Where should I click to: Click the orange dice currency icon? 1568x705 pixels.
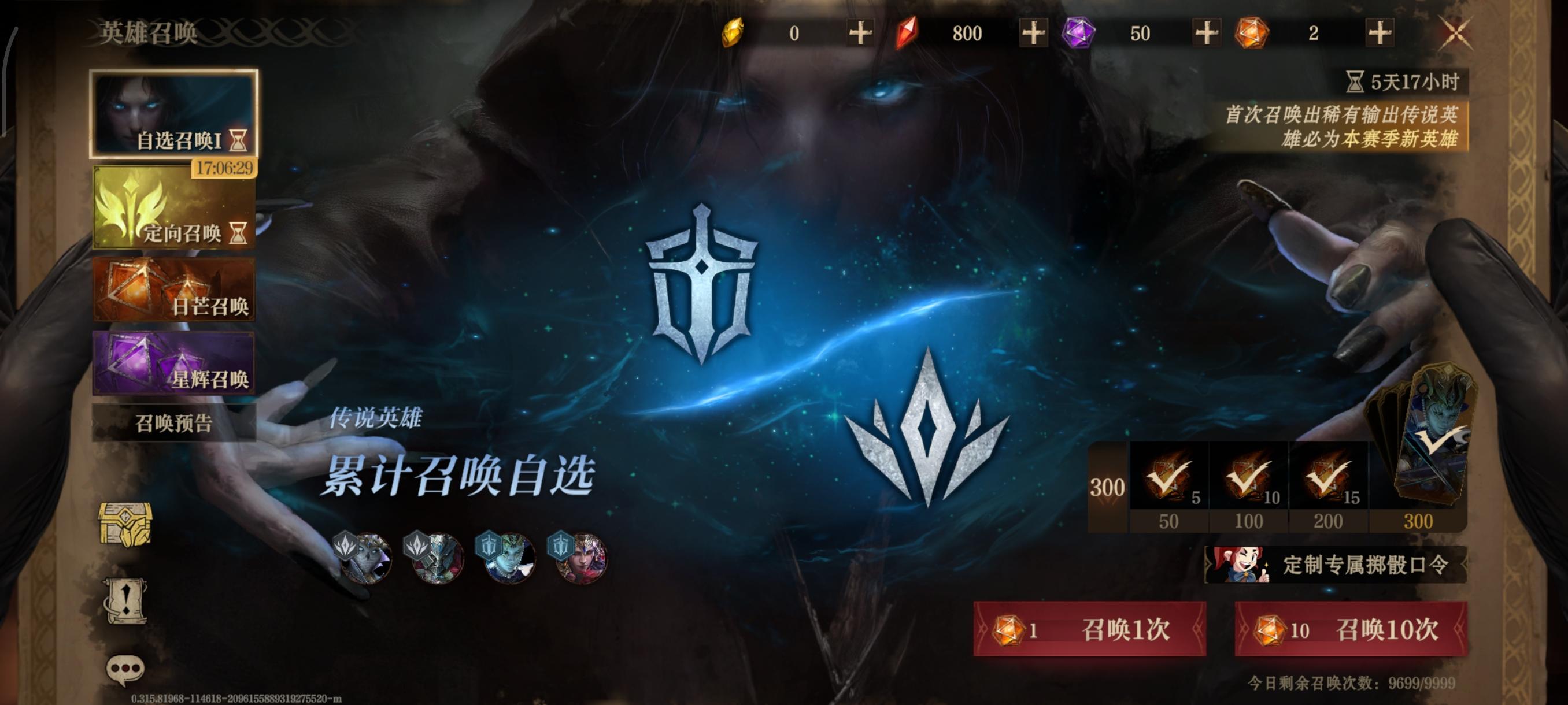point(1251,34)
